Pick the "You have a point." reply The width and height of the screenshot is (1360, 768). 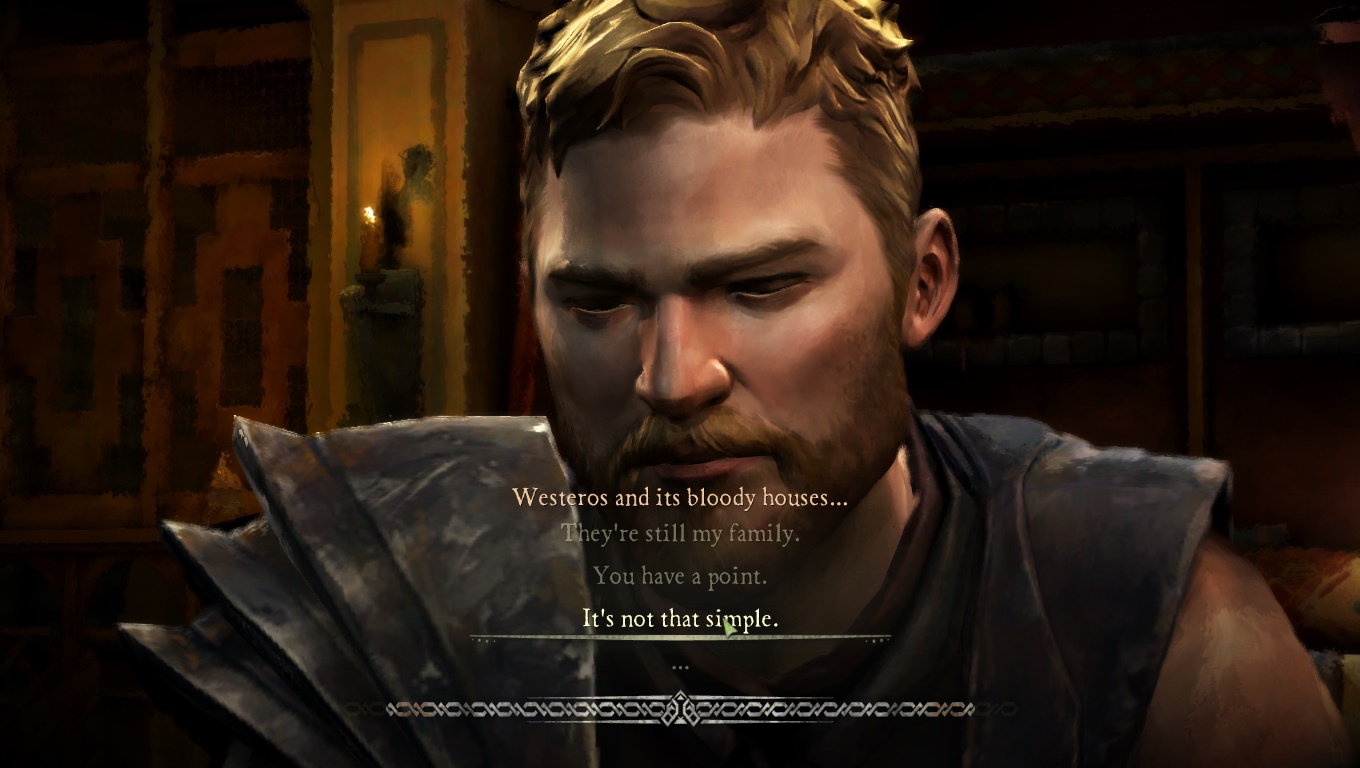(680, 576)
